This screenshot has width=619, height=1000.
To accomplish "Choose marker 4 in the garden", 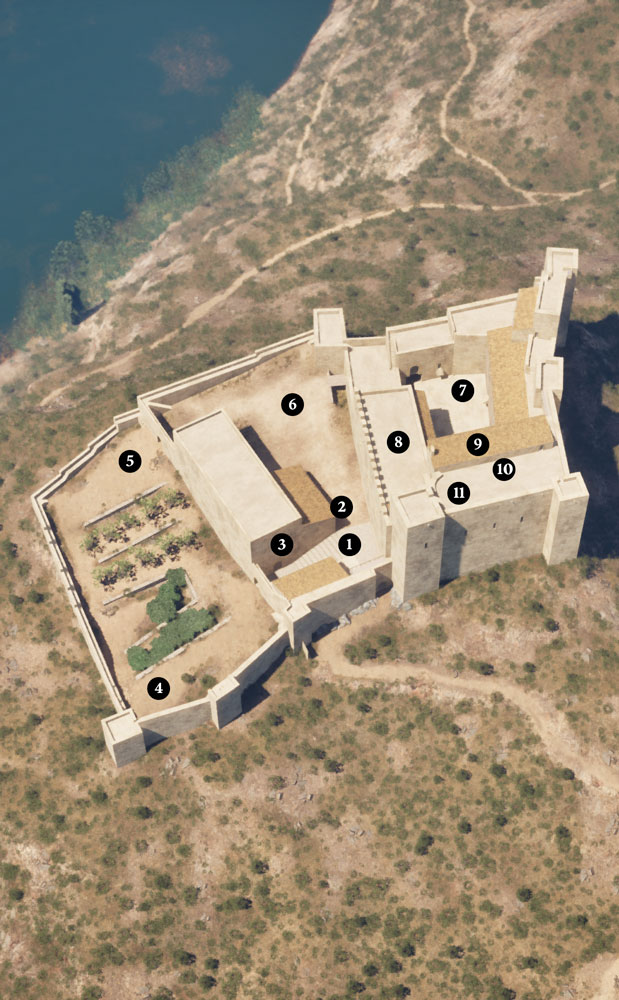I will (x=157, y=688).
